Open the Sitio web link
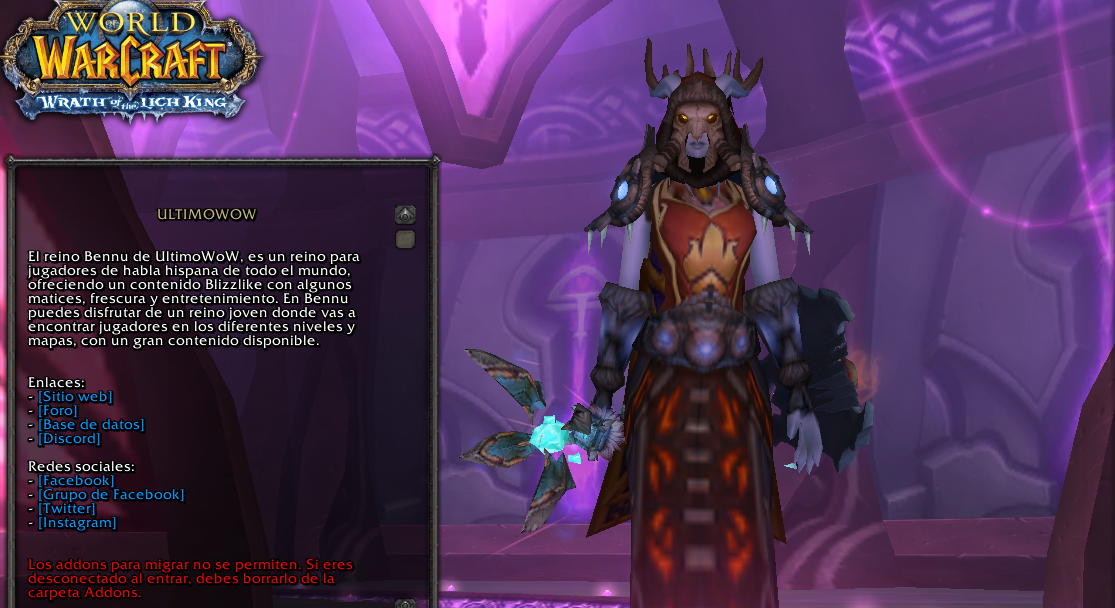Screen dimensions: 1115x608 pos(75,397)
